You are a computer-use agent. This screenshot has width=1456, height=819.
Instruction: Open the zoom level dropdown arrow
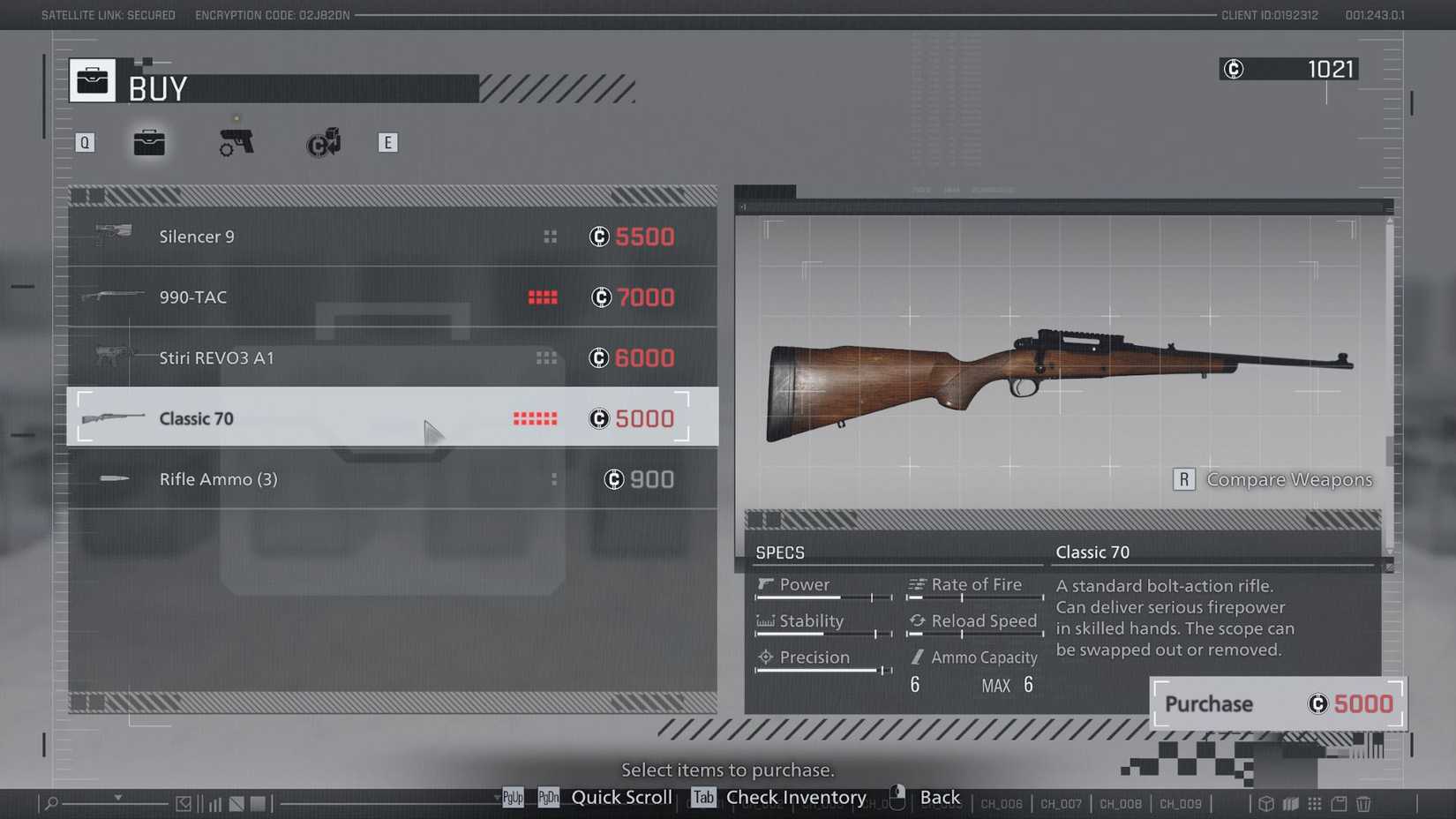[118, 798]
